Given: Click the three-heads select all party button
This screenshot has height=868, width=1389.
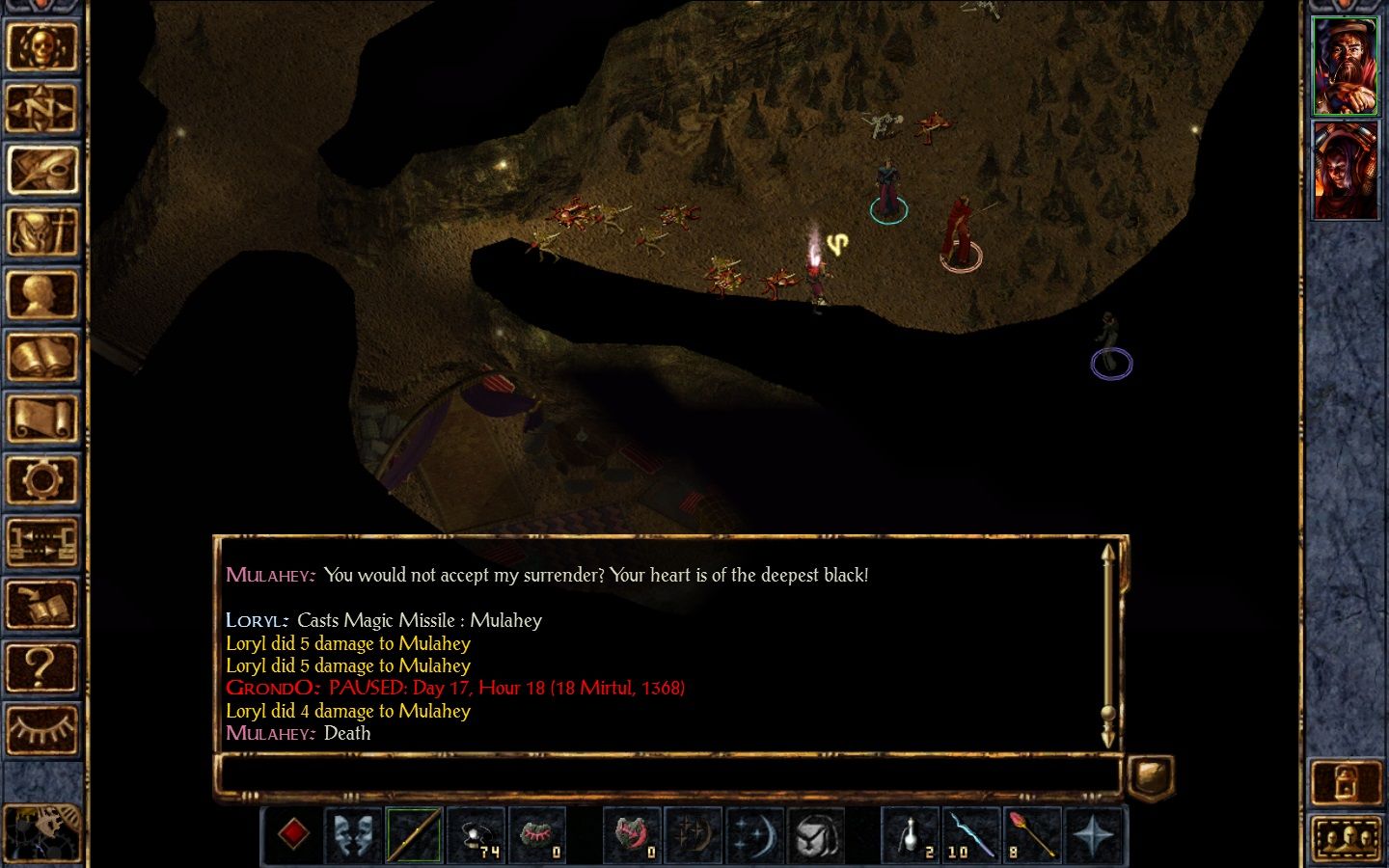Looking at the screenshot, I should tap(1346, 837).
